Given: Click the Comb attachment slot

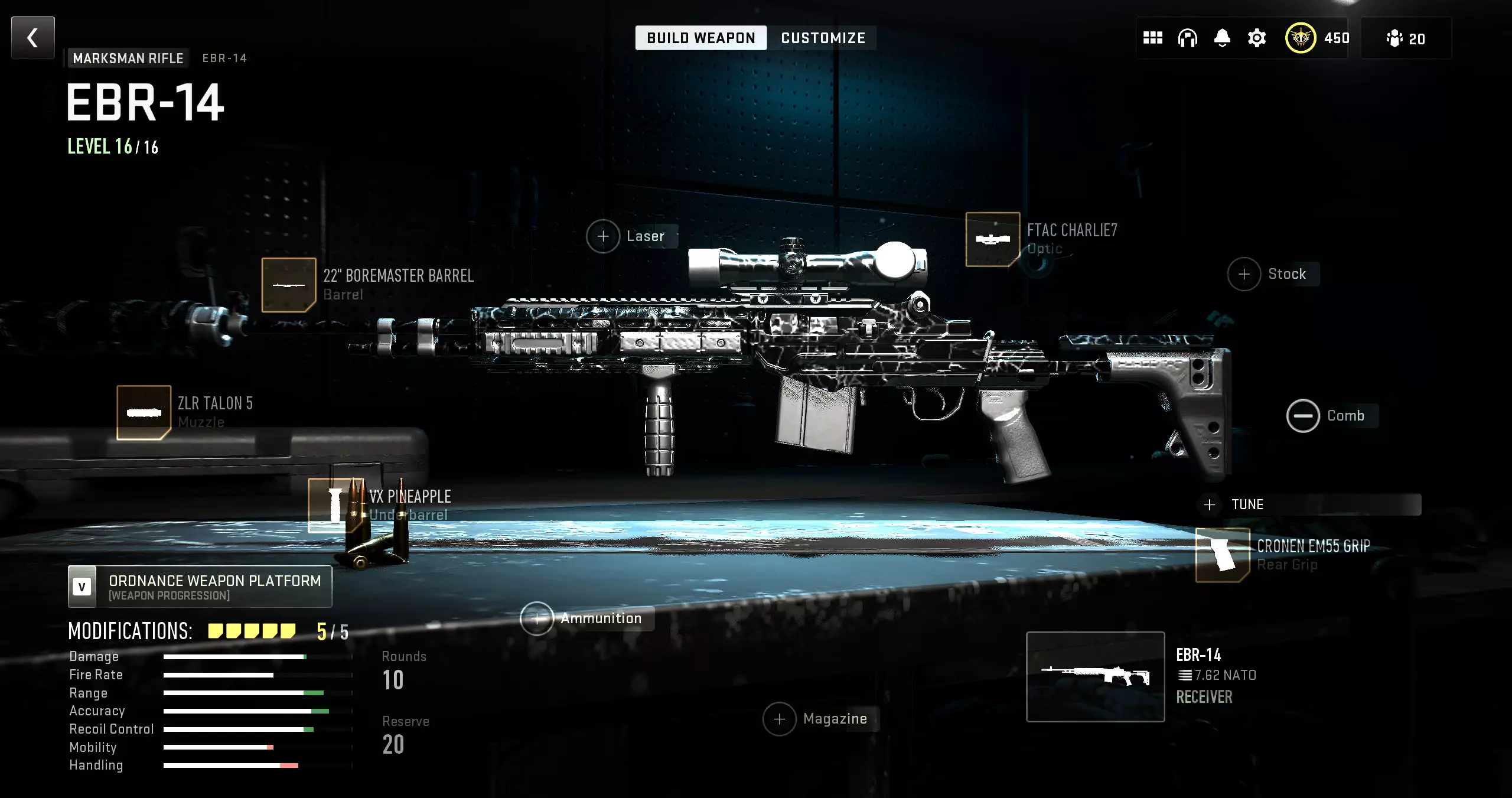Looking at the screenshot, I should pyautogui.click(x=1303, y=416).
